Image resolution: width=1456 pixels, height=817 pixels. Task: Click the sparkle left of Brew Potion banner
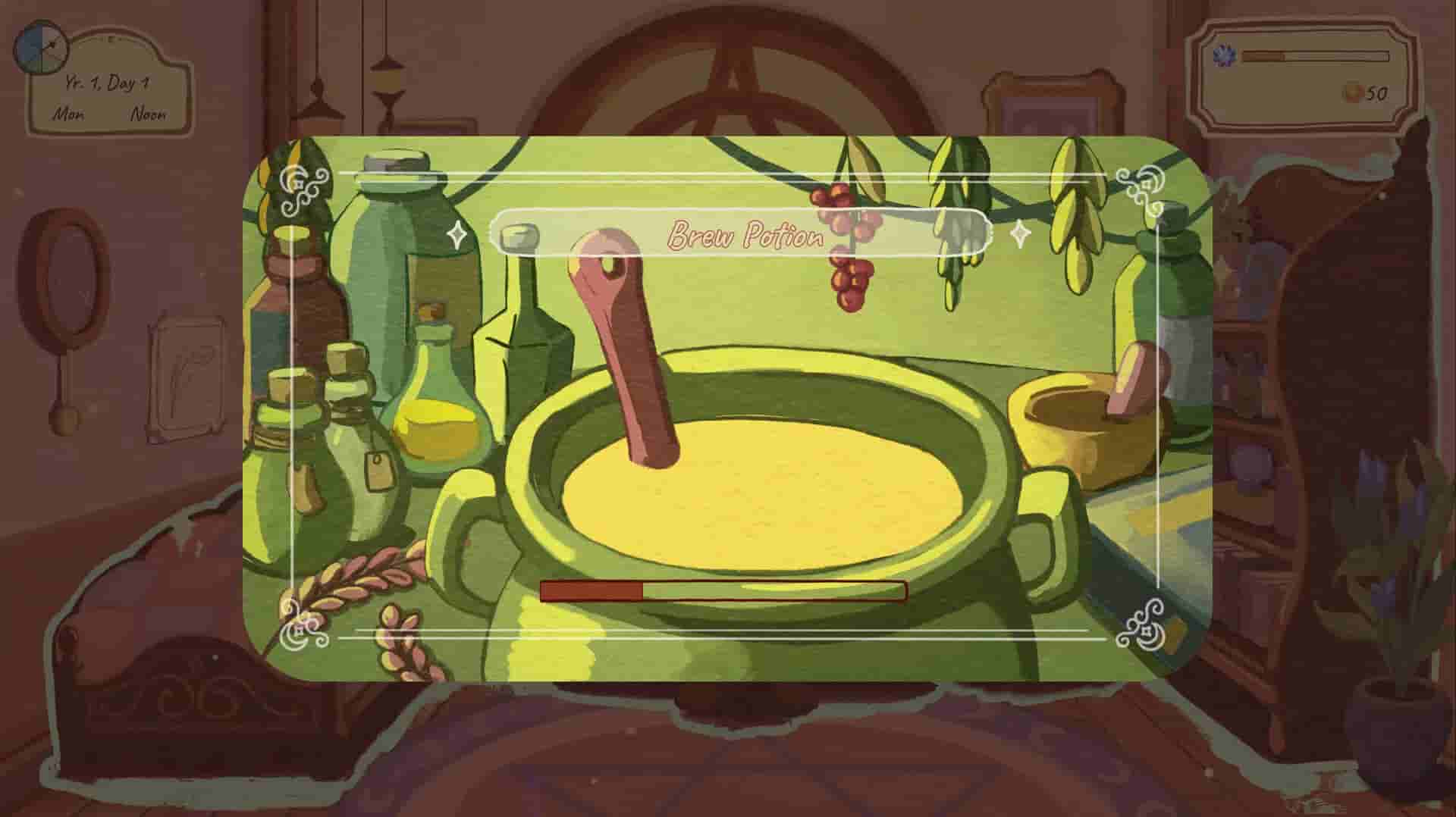458,235
